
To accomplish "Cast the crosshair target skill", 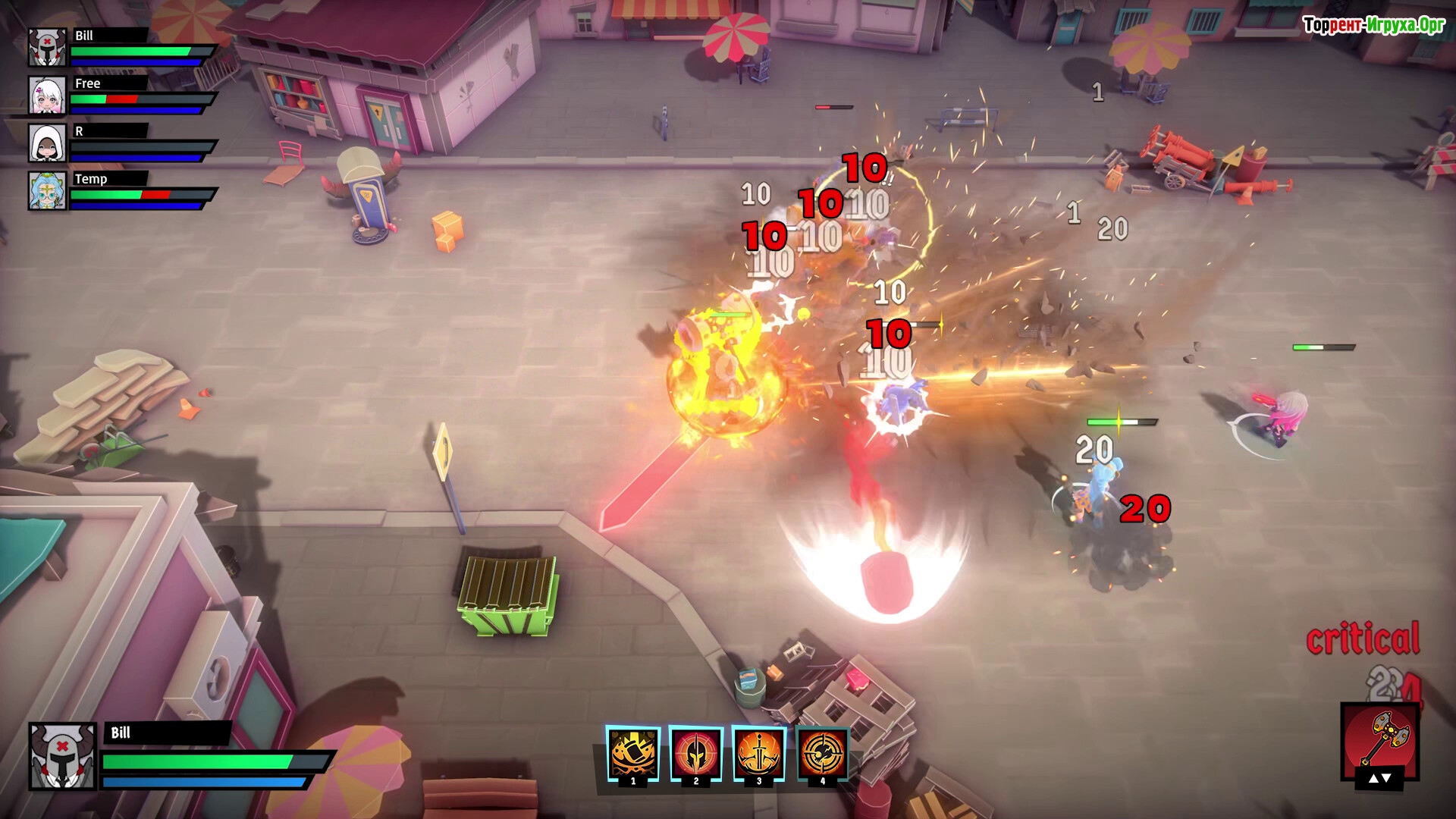I will [822, 754].
